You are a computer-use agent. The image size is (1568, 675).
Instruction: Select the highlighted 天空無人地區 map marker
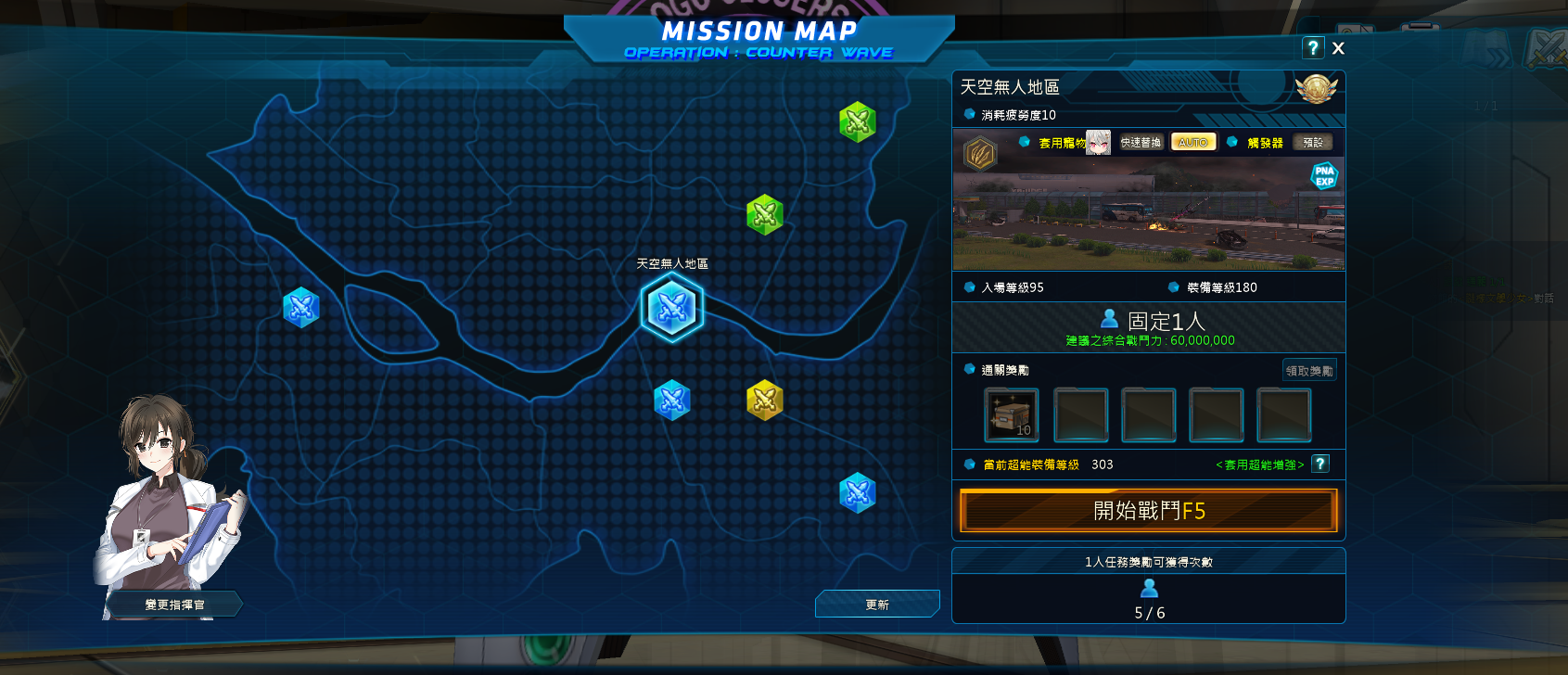coord(672,308)
